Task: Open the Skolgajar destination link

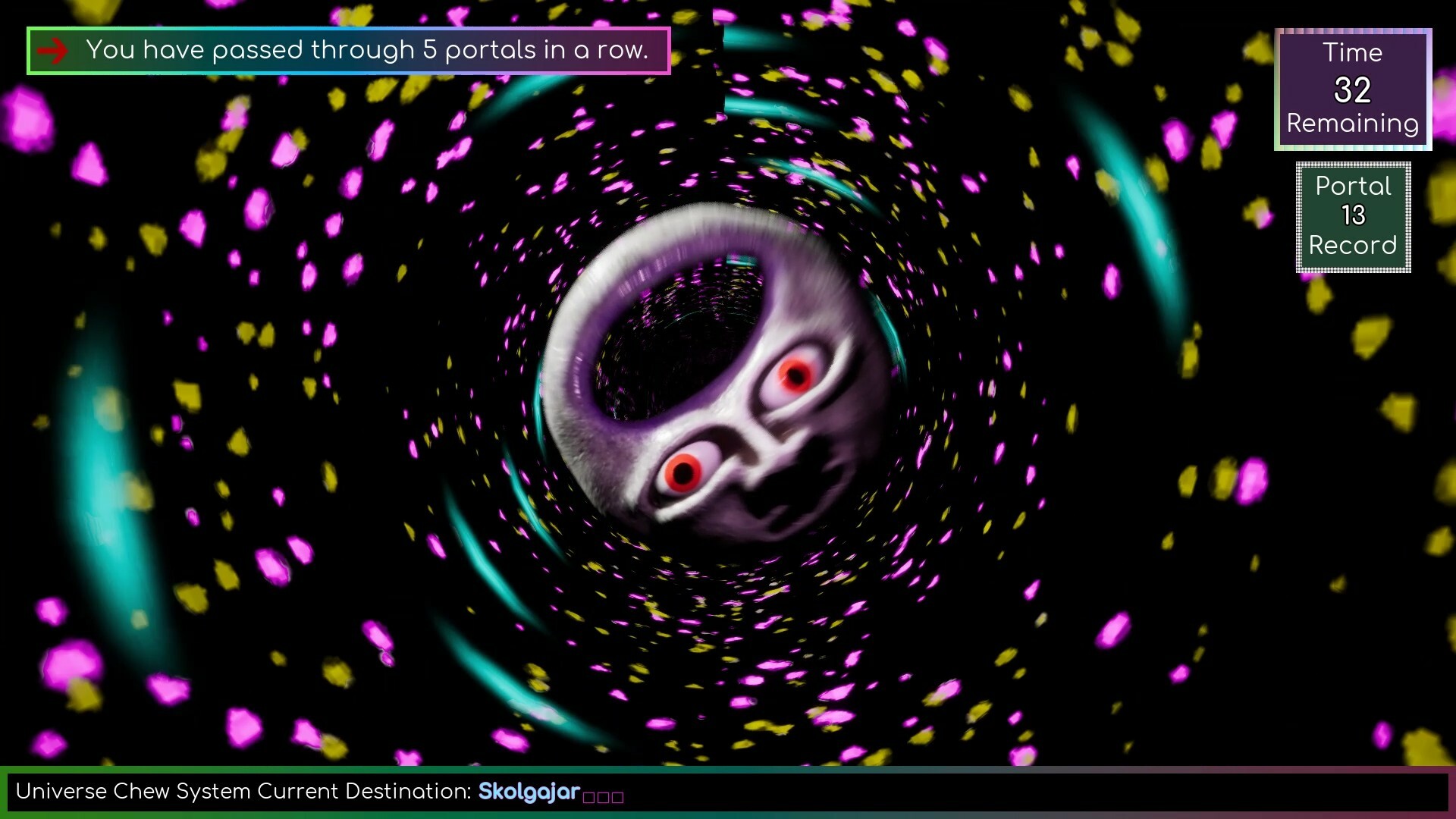Action: (x=529, y=791)
